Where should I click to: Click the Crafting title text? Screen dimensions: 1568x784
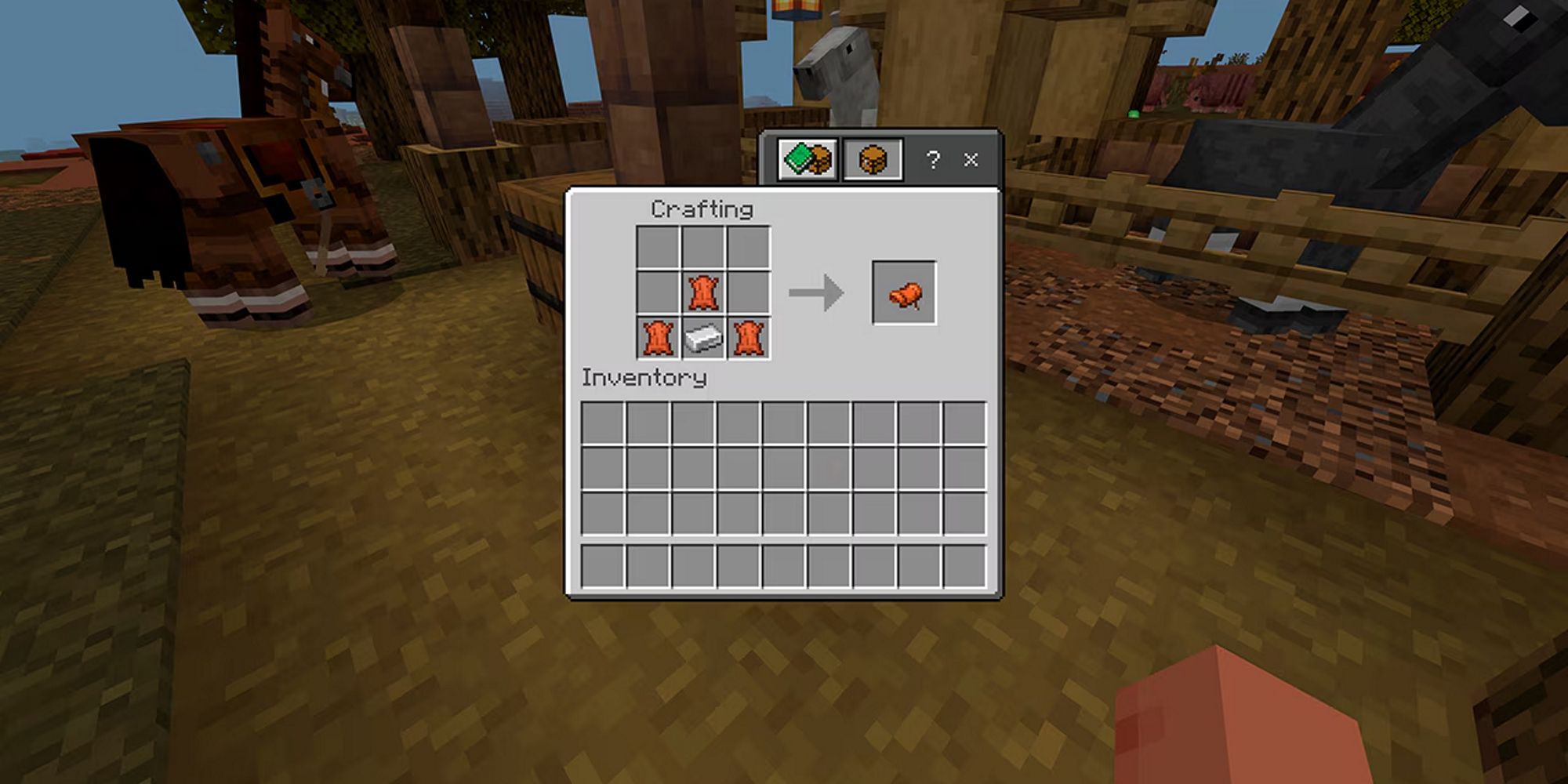click(702, 209)
